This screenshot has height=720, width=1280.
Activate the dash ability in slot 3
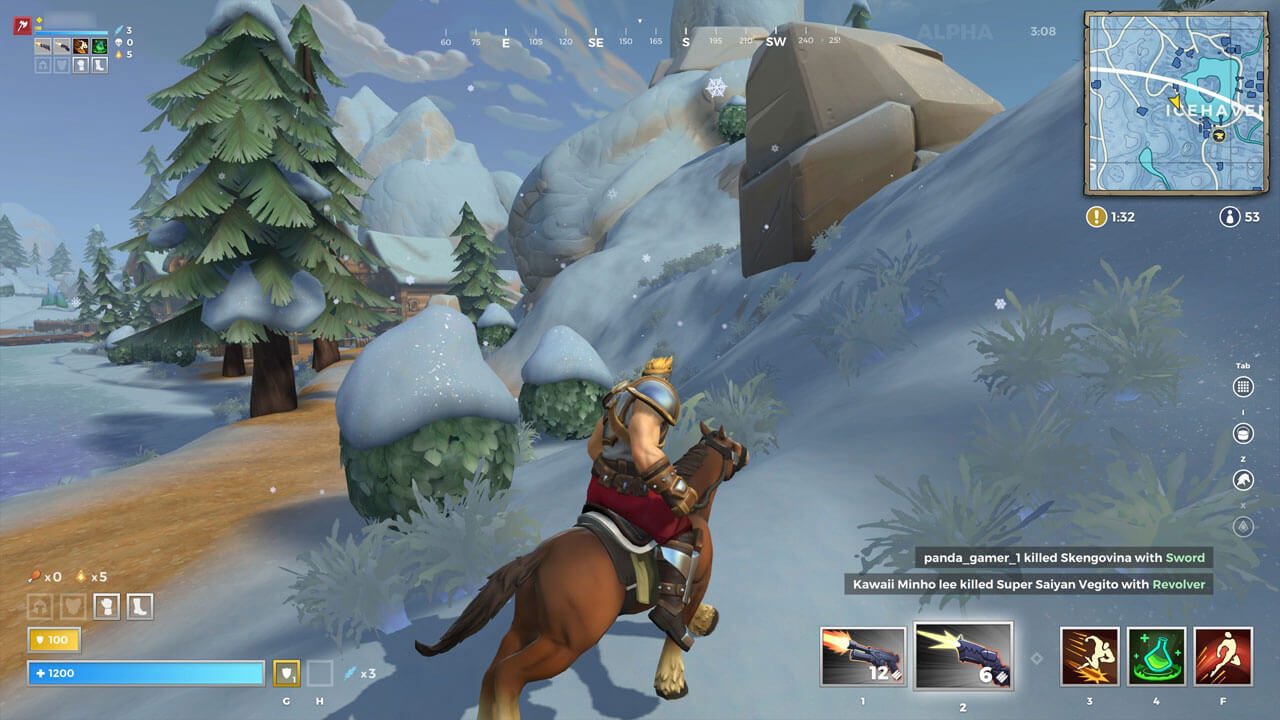click(1089, 655)
